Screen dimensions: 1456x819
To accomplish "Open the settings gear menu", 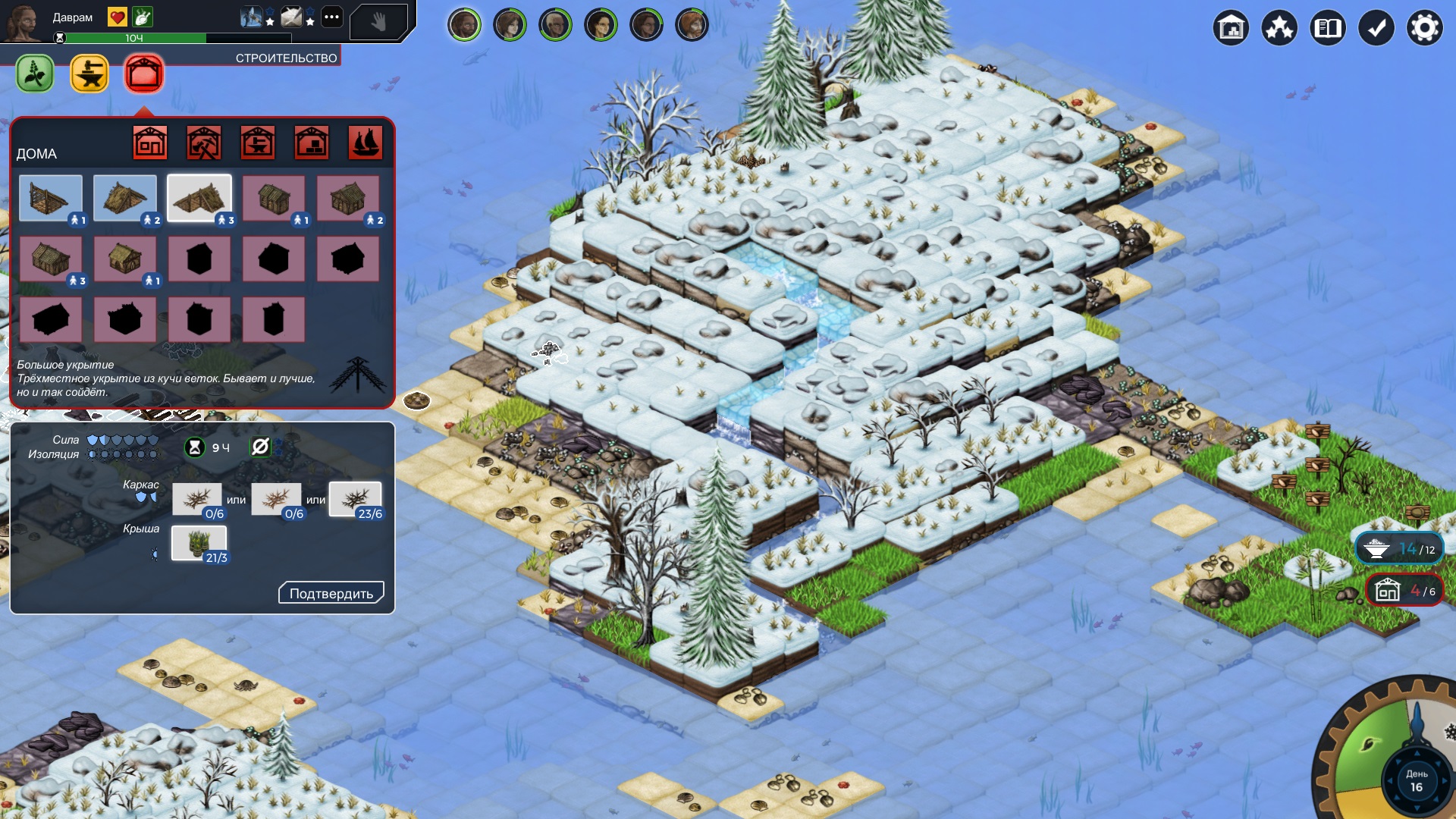I will point(1424,29).
